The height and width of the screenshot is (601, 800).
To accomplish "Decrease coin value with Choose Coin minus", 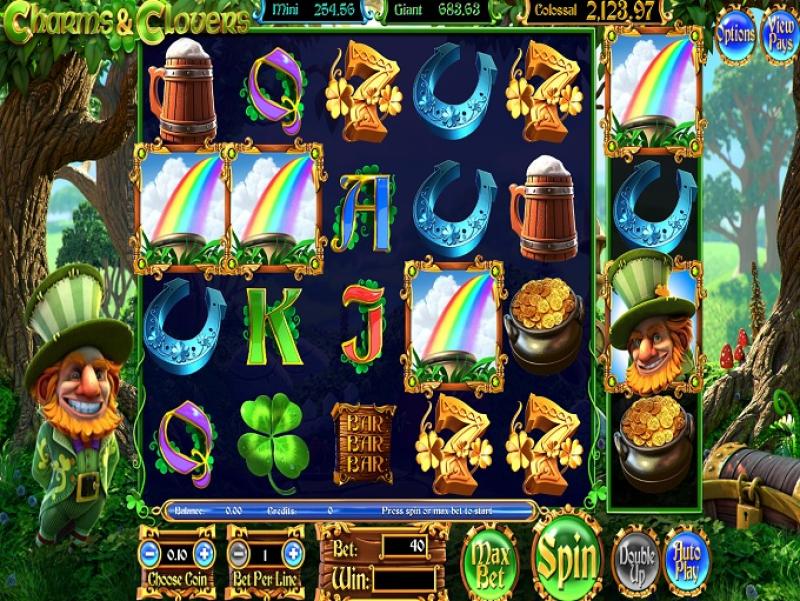I will click(149, 552).
